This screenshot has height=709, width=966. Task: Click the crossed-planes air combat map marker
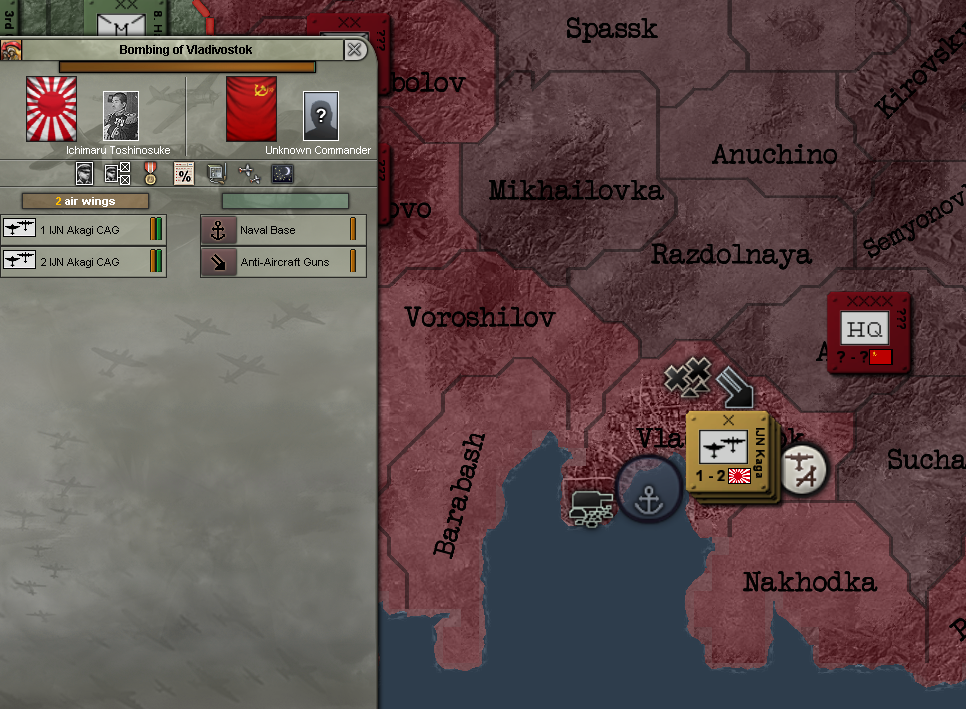point(688,380)
